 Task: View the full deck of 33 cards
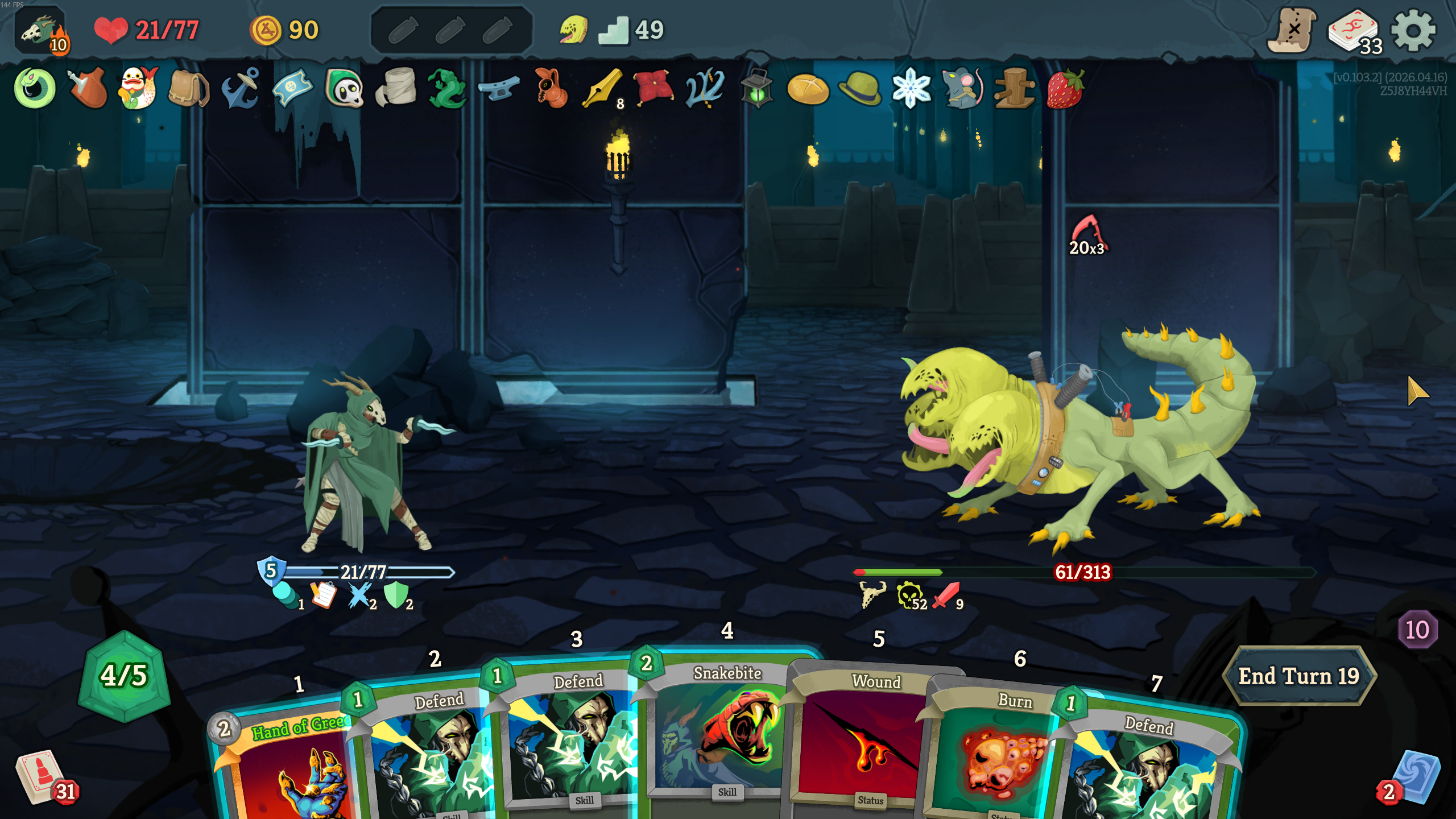click(1354, 32)
